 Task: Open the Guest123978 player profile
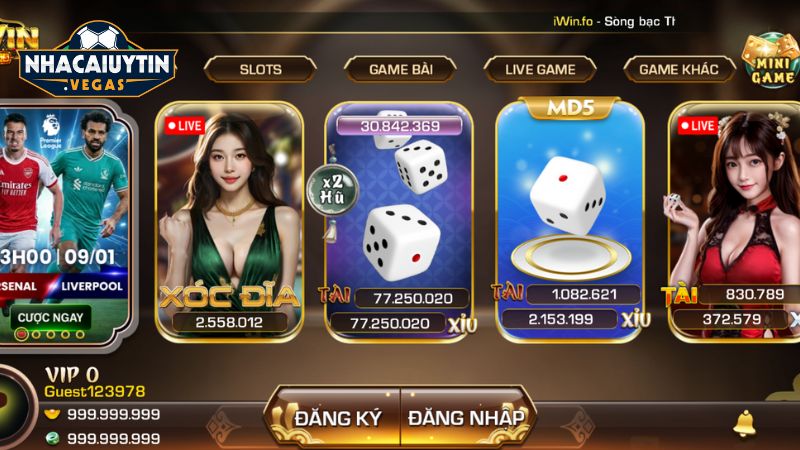(x=94, y=392)
